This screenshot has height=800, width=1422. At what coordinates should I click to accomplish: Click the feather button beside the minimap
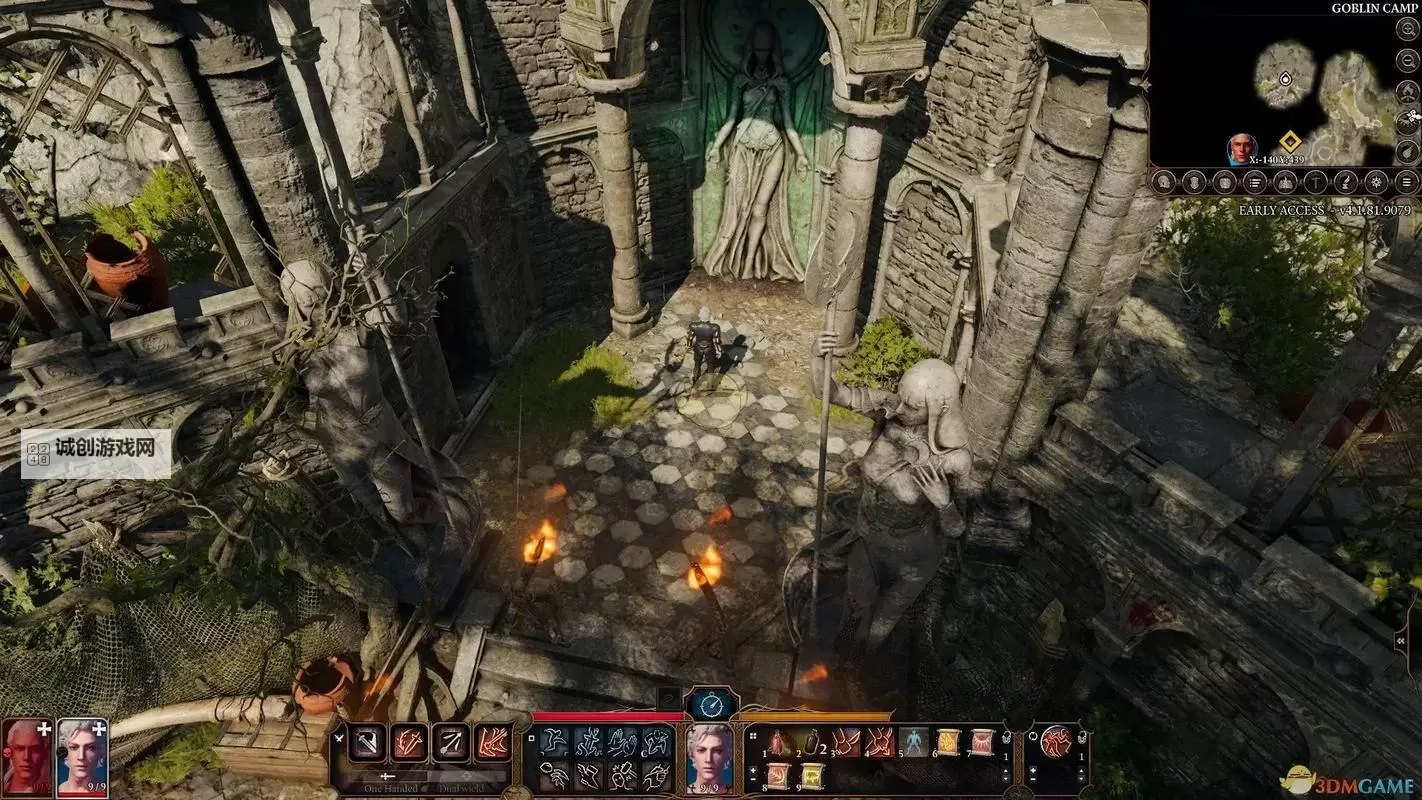pos(1408,151)
